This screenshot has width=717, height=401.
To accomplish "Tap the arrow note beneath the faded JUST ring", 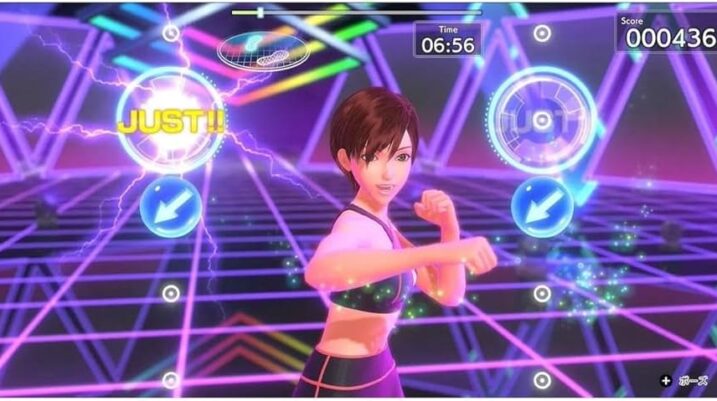I will tap(542, 207).
